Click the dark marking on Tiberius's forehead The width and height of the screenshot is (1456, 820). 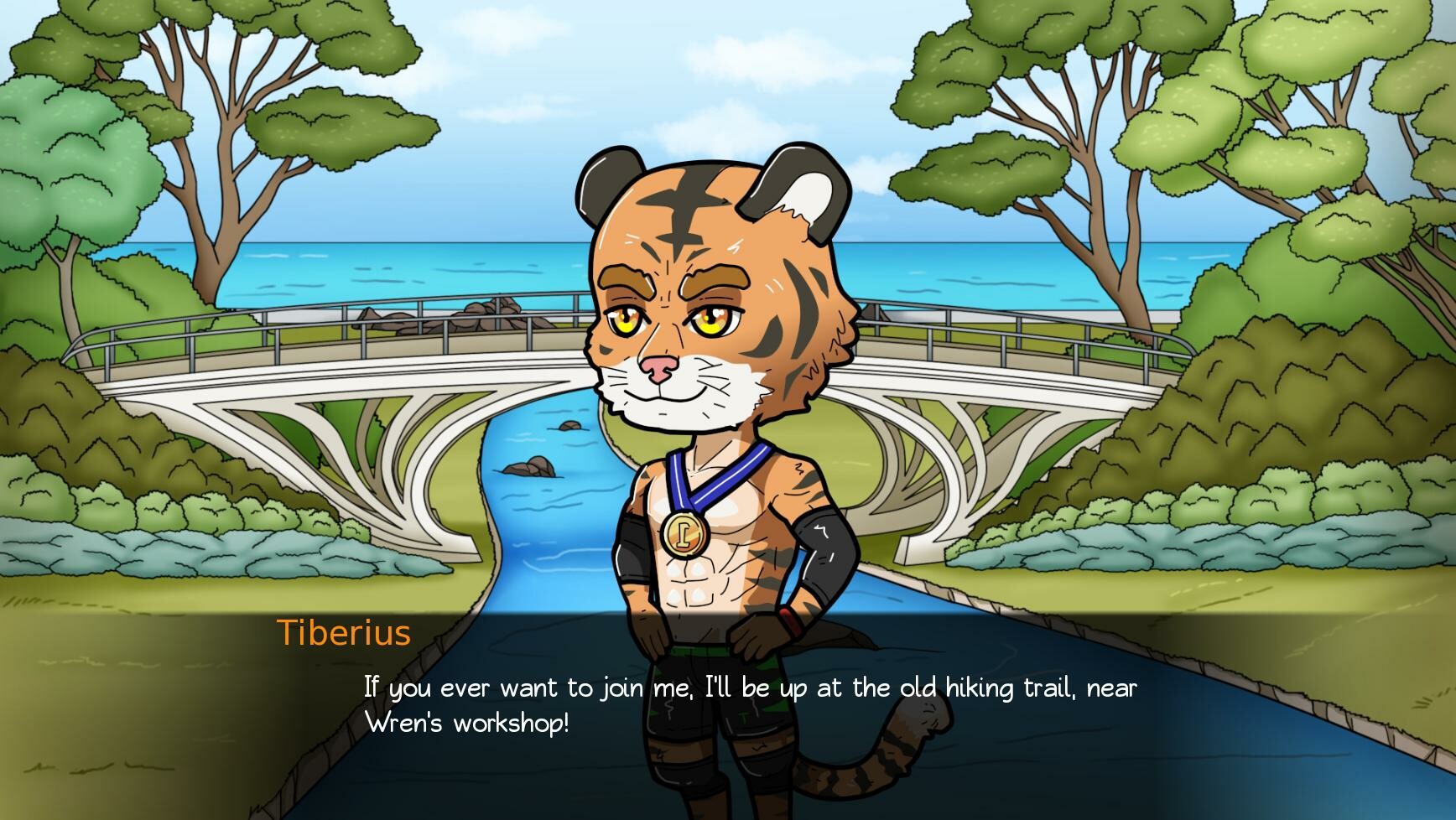(682, 205)
